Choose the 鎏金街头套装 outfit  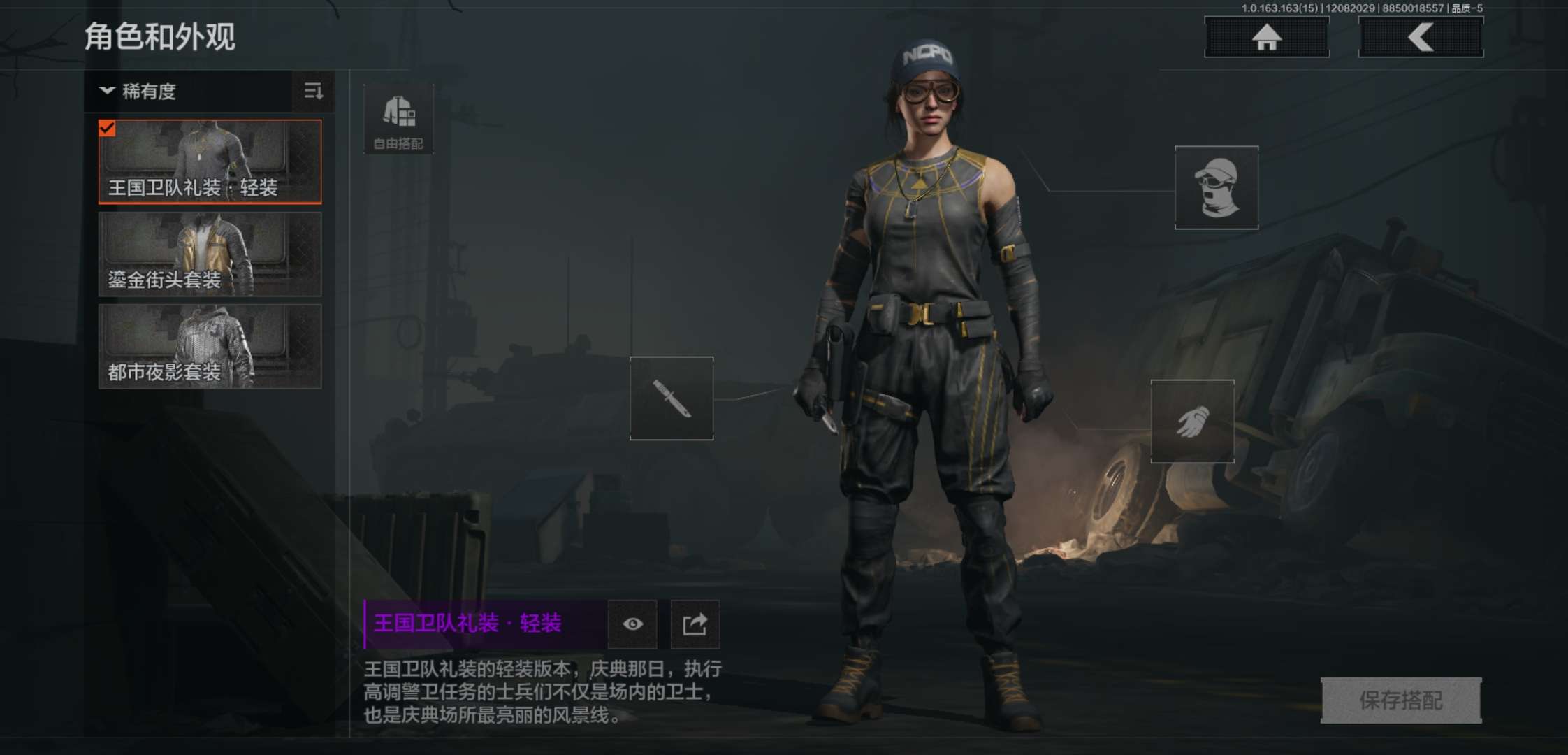click(210, 254)
